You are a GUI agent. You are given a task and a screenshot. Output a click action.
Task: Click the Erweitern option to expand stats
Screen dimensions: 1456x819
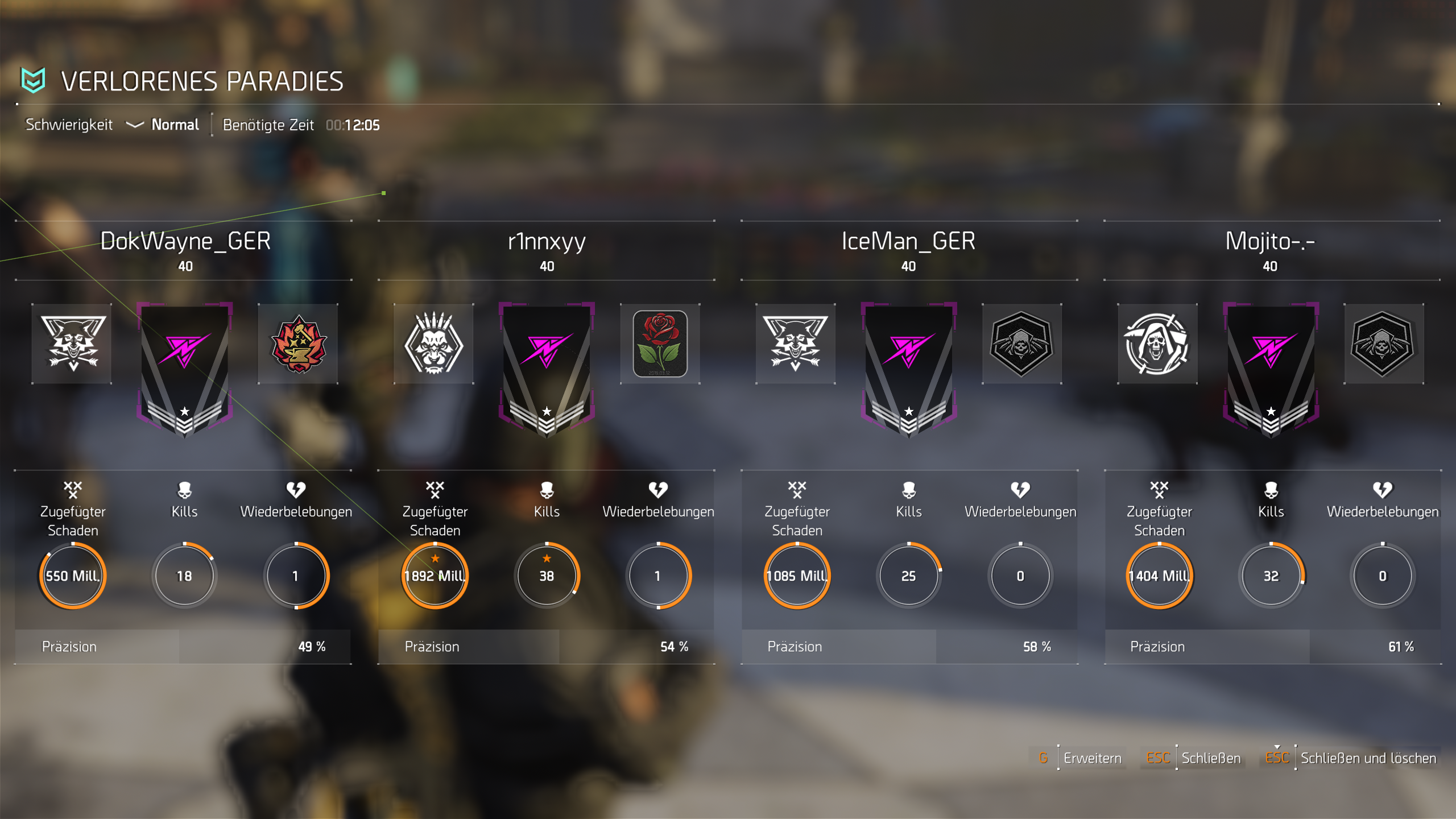1091,758
